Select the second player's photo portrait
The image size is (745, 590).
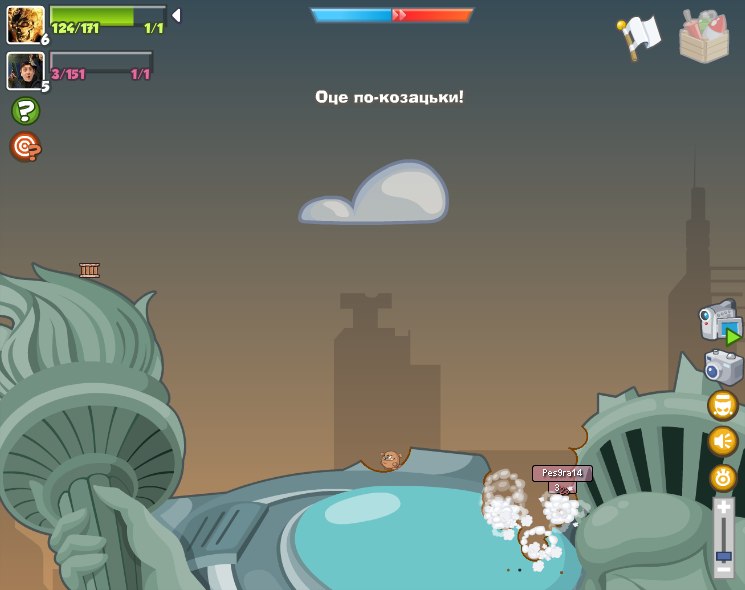tap(25, 70)
